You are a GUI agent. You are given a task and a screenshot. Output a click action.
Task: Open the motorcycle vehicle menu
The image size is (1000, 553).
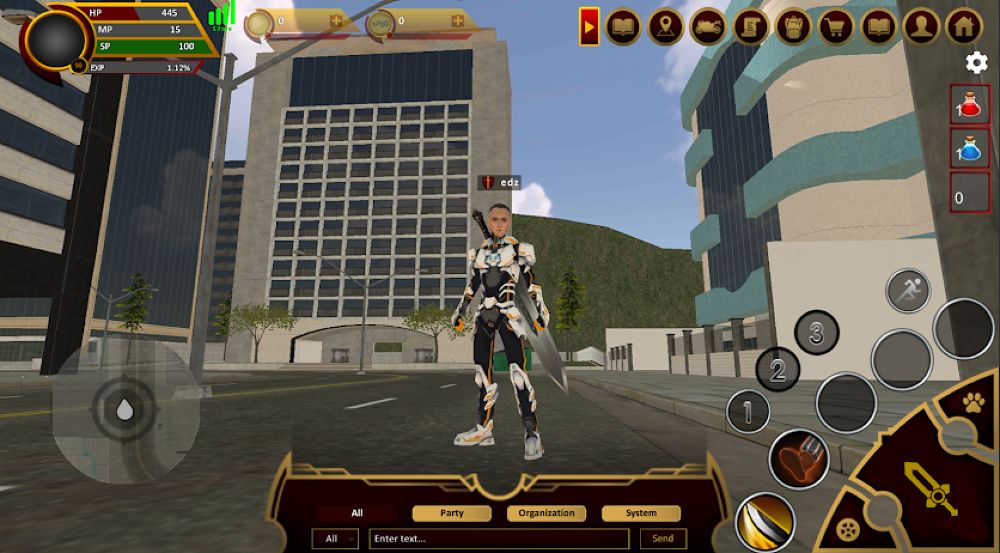(707, 26)
